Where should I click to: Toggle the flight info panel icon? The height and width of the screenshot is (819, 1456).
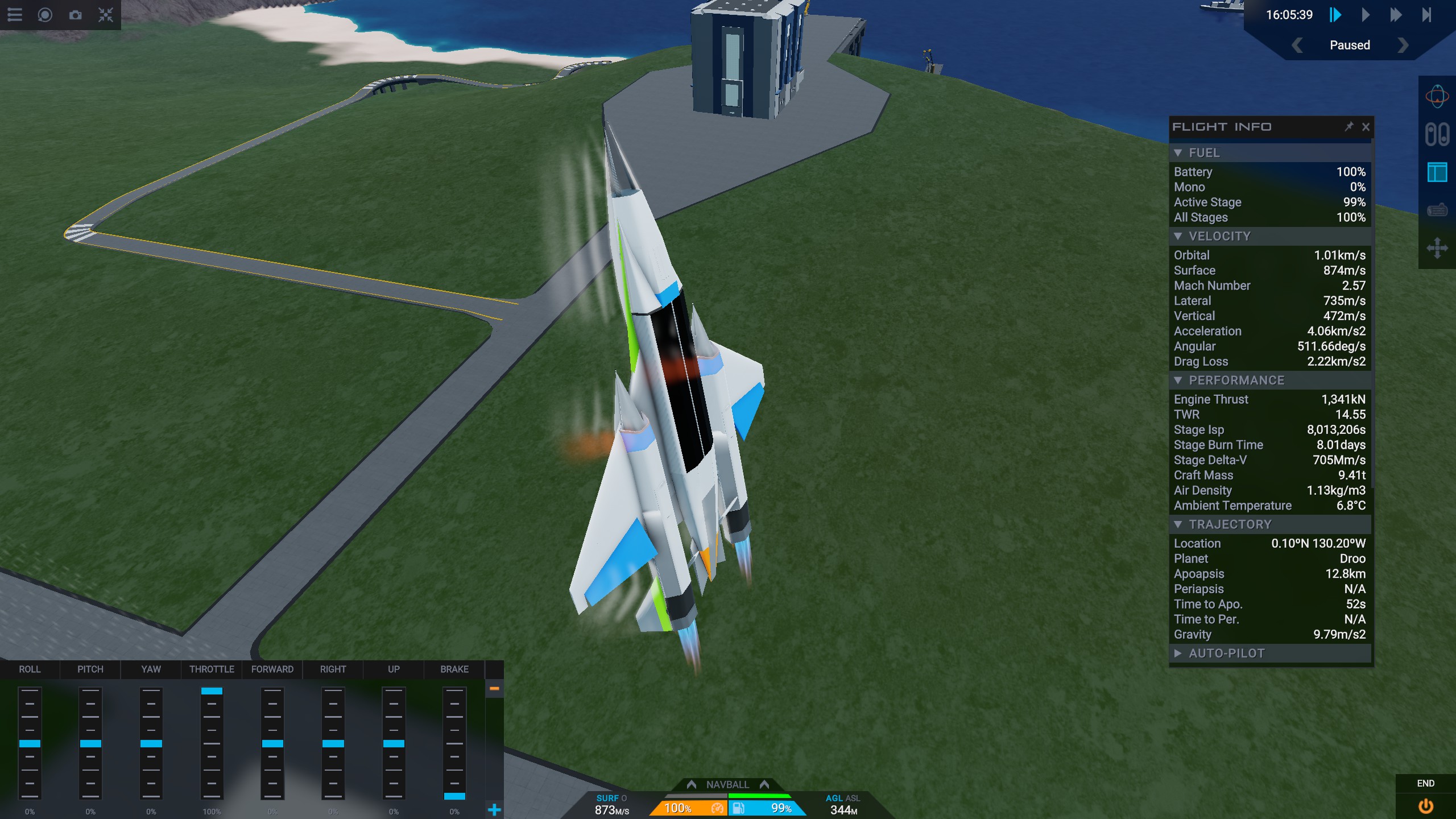[1437, 172]
